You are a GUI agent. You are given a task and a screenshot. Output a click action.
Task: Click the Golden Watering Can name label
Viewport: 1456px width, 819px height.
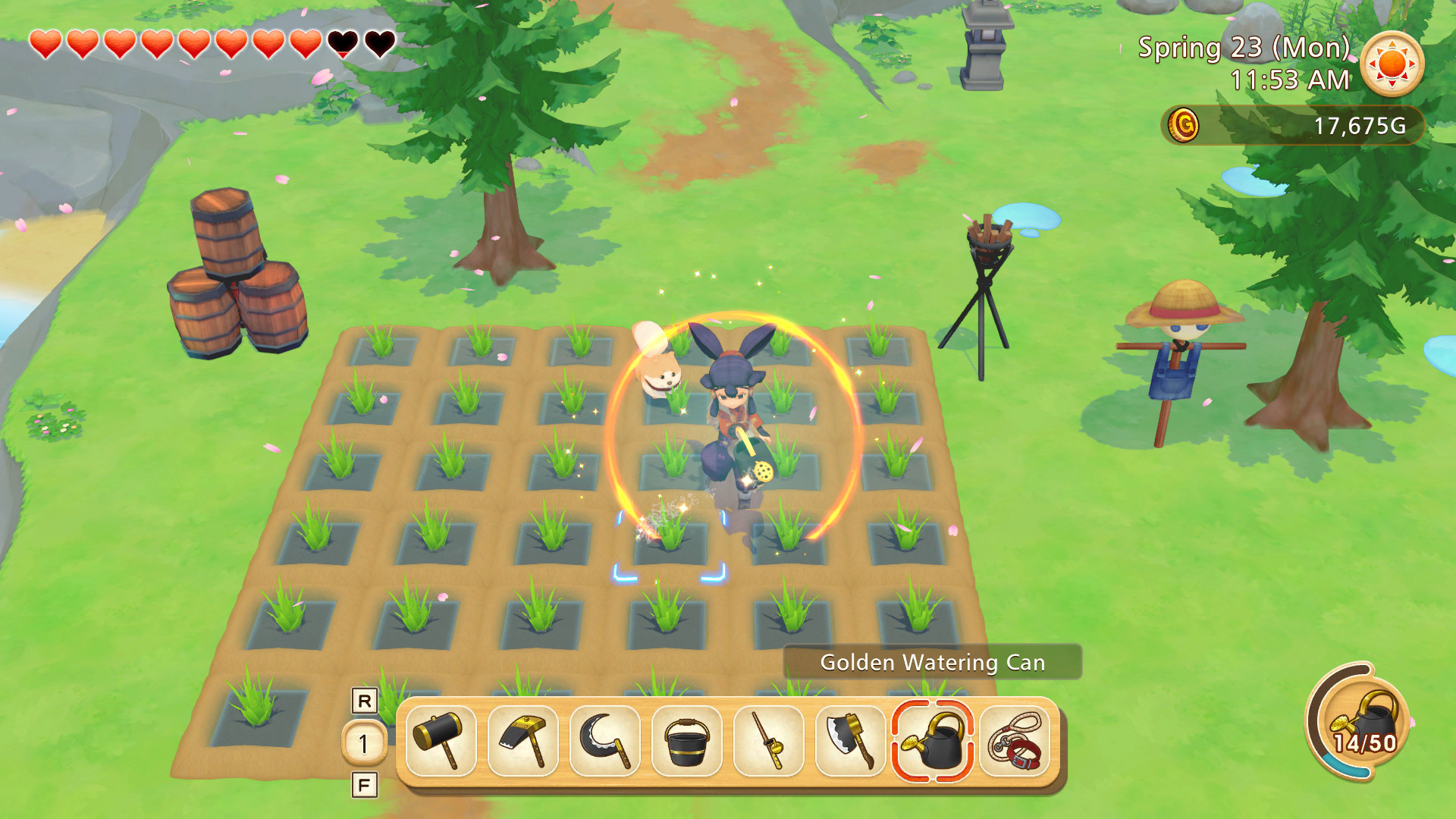(934, 661)
